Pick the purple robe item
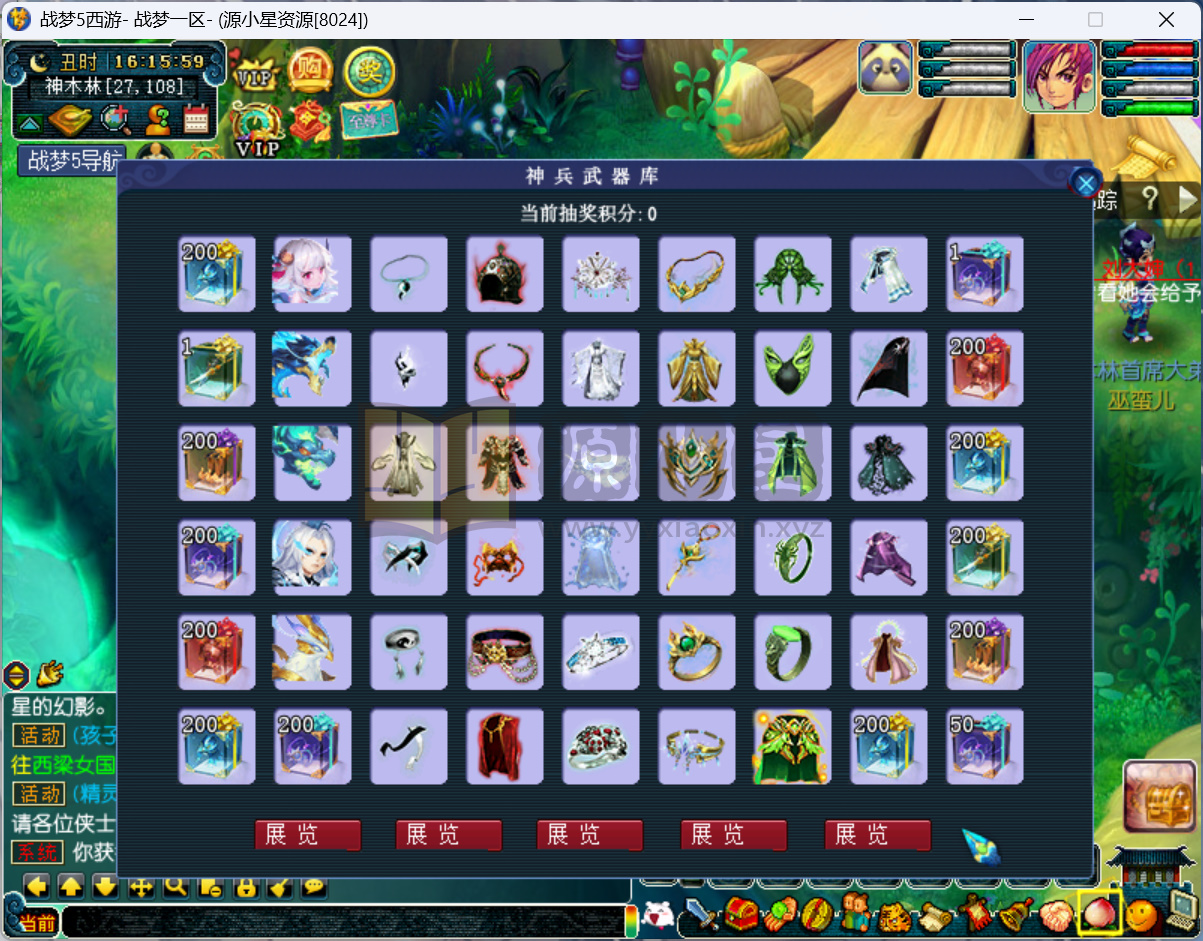The image size is (1203, 941). pyautogui.click(x=889, y=558)
